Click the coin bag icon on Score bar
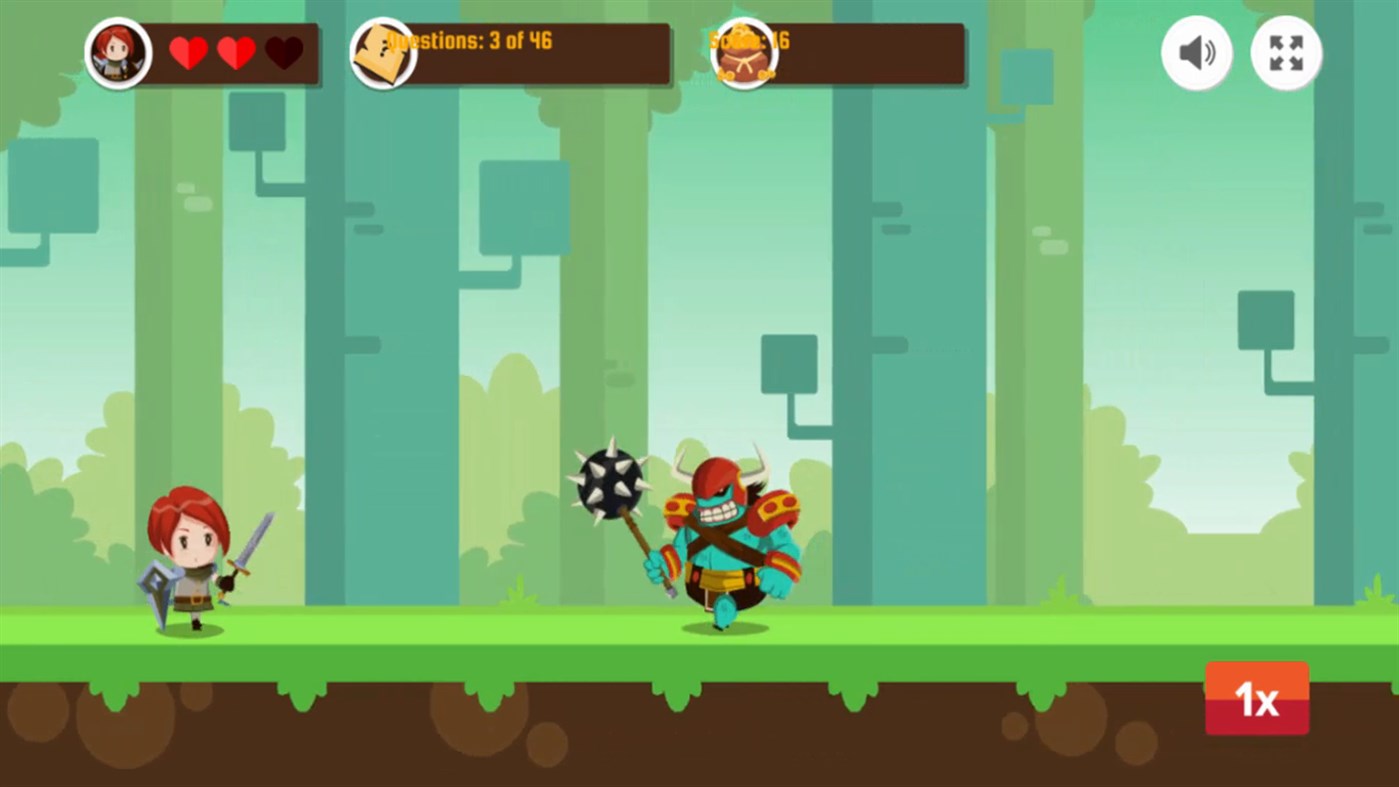The height and width of the screenshot is (787, 1399). pos(743,53)
